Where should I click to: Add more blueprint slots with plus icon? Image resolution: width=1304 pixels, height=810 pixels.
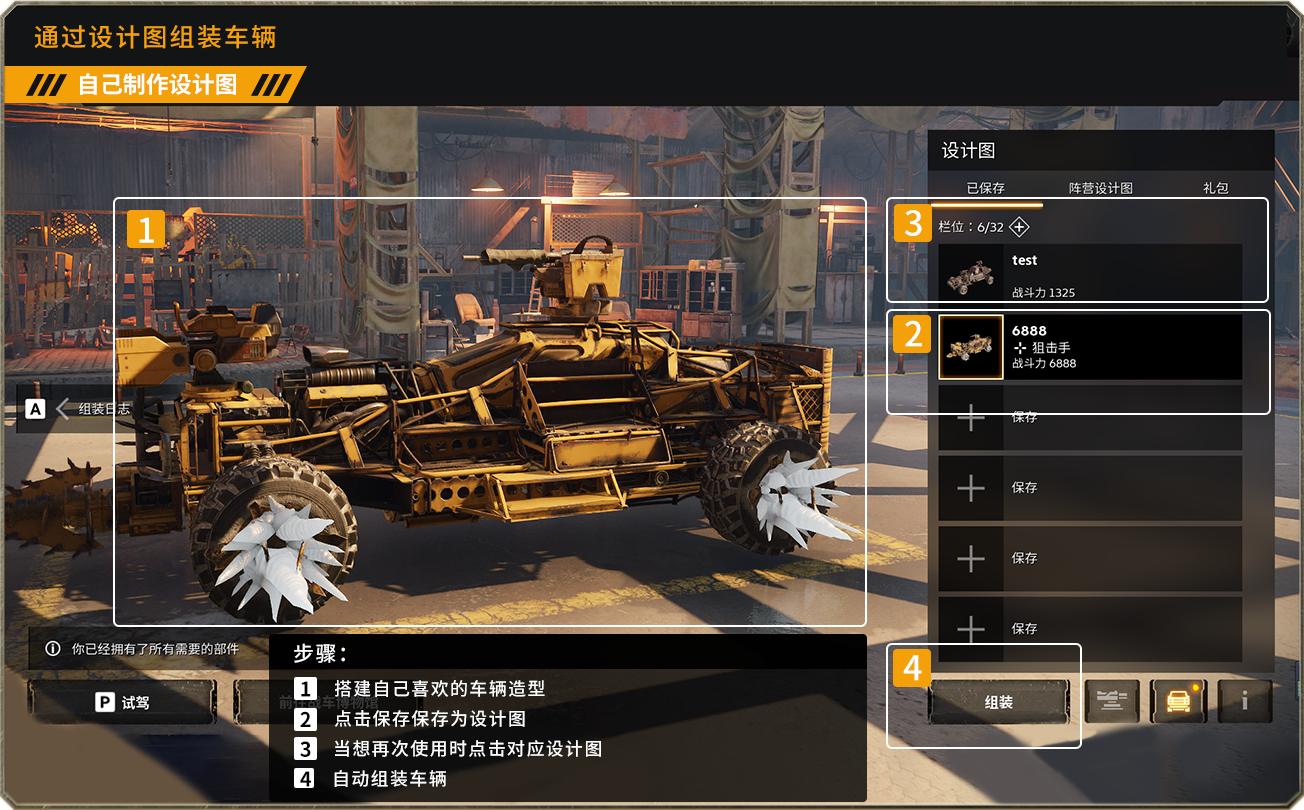1019,227
